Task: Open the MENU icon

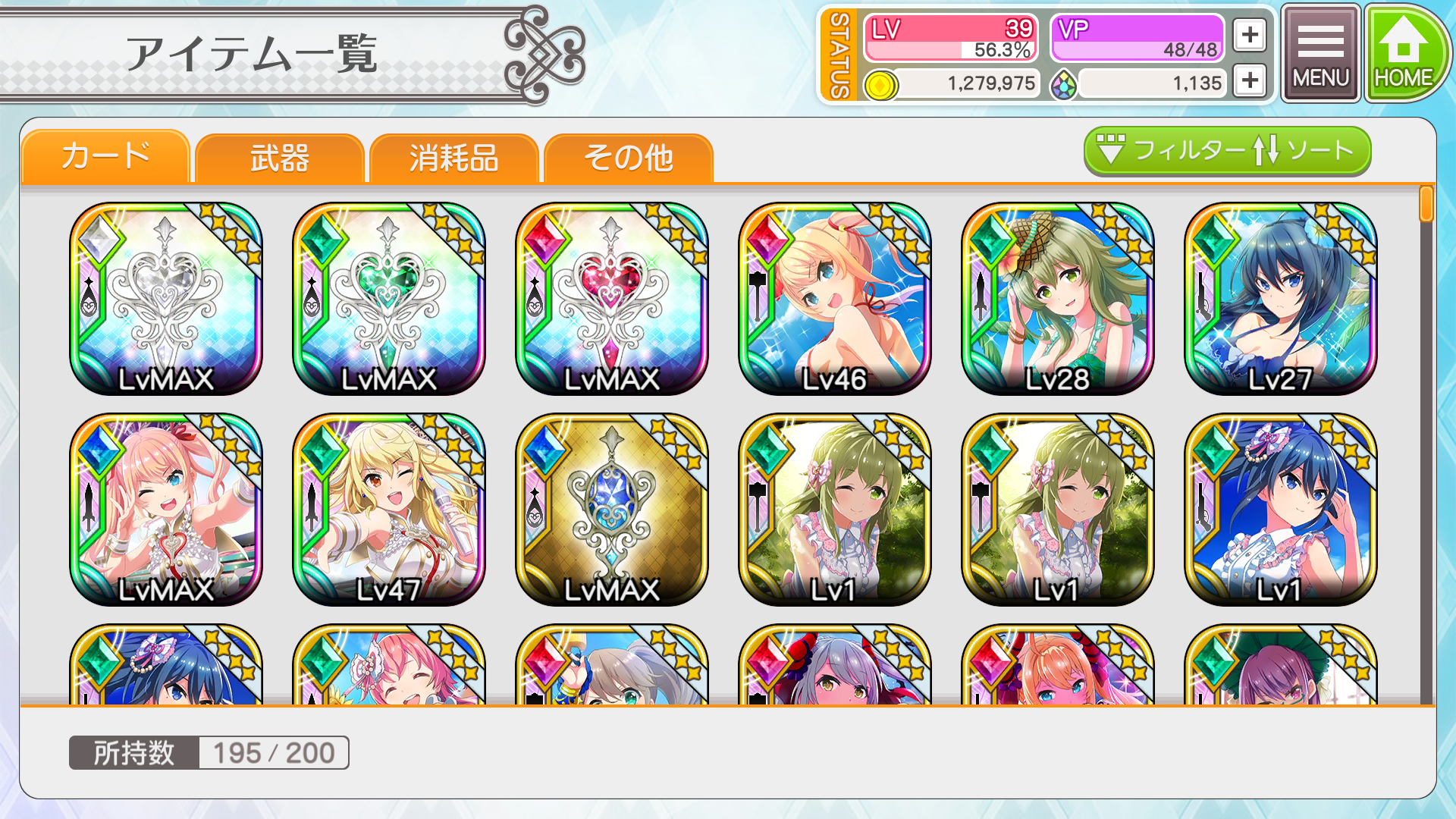Action: [1320, 51]
